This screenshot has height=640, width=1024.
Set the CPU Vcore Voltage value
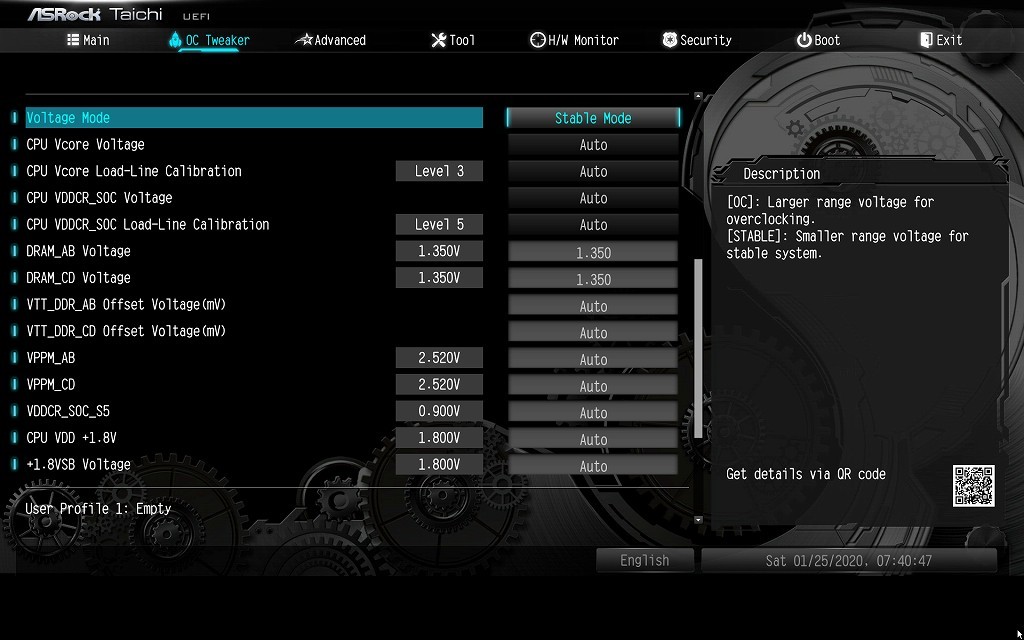click(x=593, y=145)
